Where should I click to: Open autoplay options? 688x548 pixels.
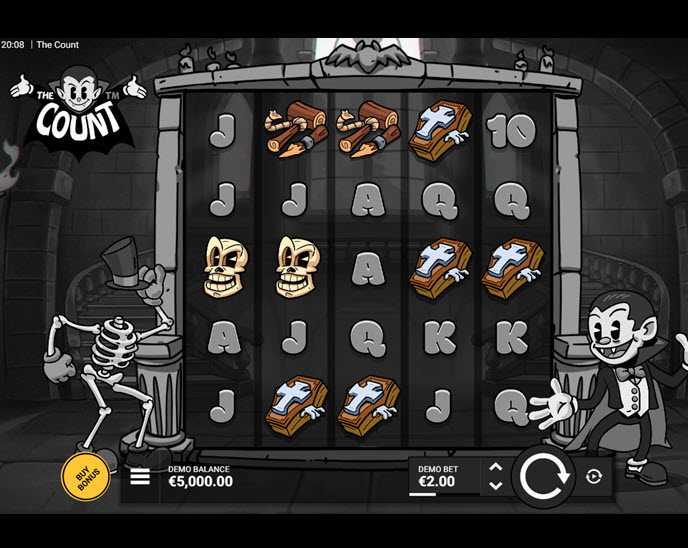(594, 477)
